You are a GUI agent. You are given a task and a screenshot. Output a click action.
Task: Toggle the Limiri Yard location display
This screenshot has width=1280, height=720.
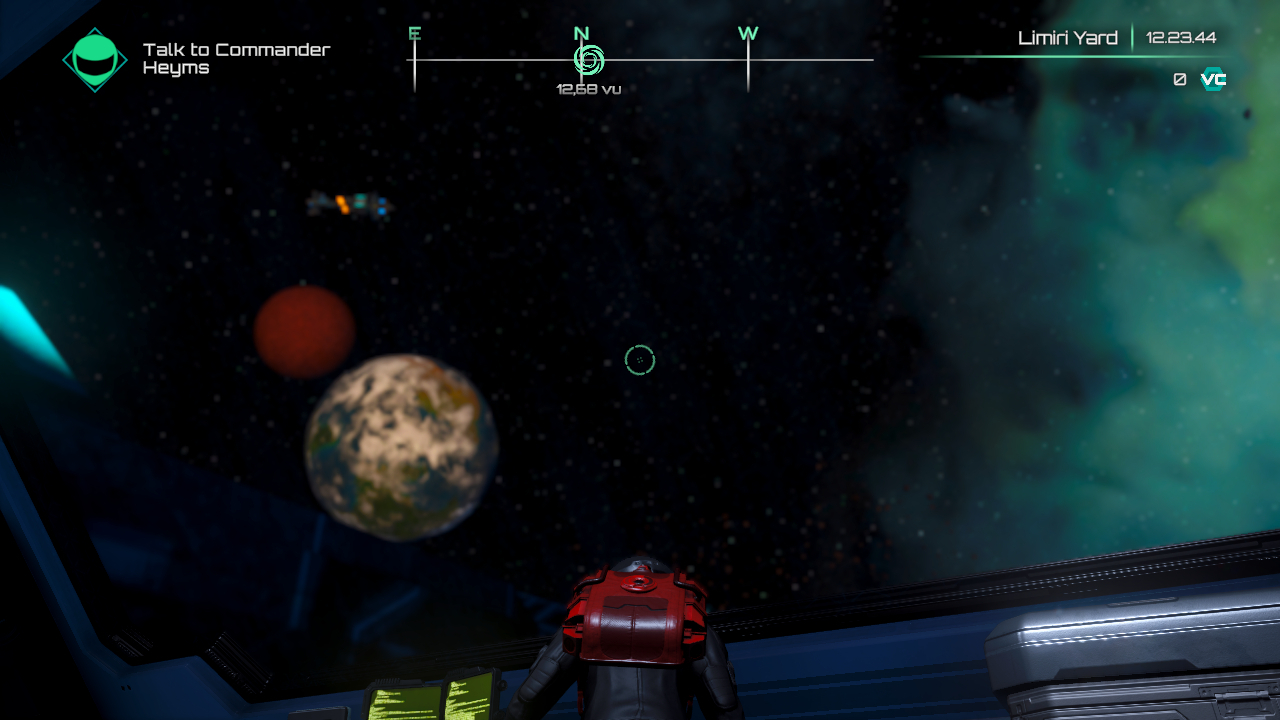point(1068,37)
